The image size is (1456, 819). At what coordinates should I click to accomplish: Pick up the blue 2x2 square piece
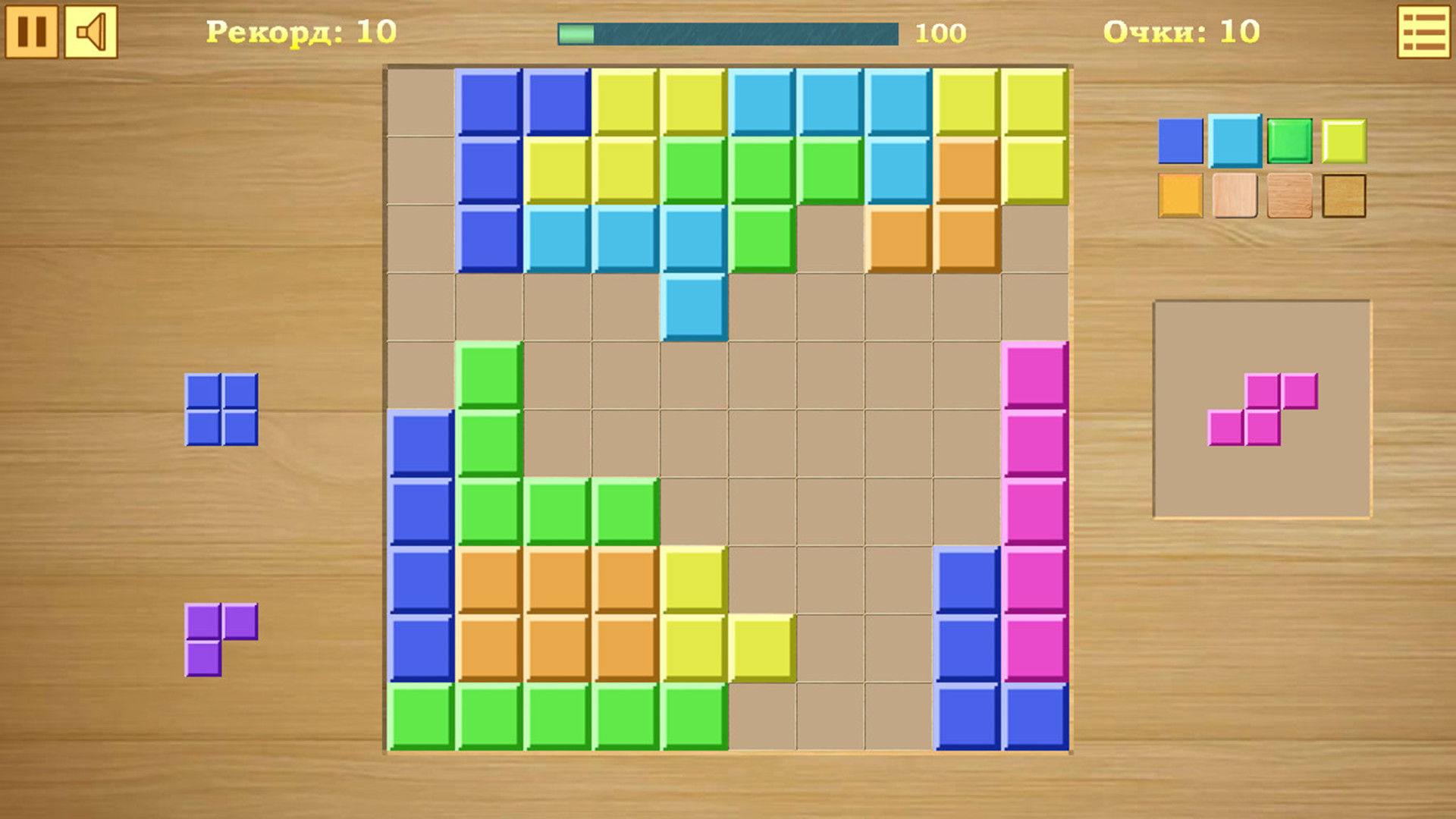pos(222,408)
